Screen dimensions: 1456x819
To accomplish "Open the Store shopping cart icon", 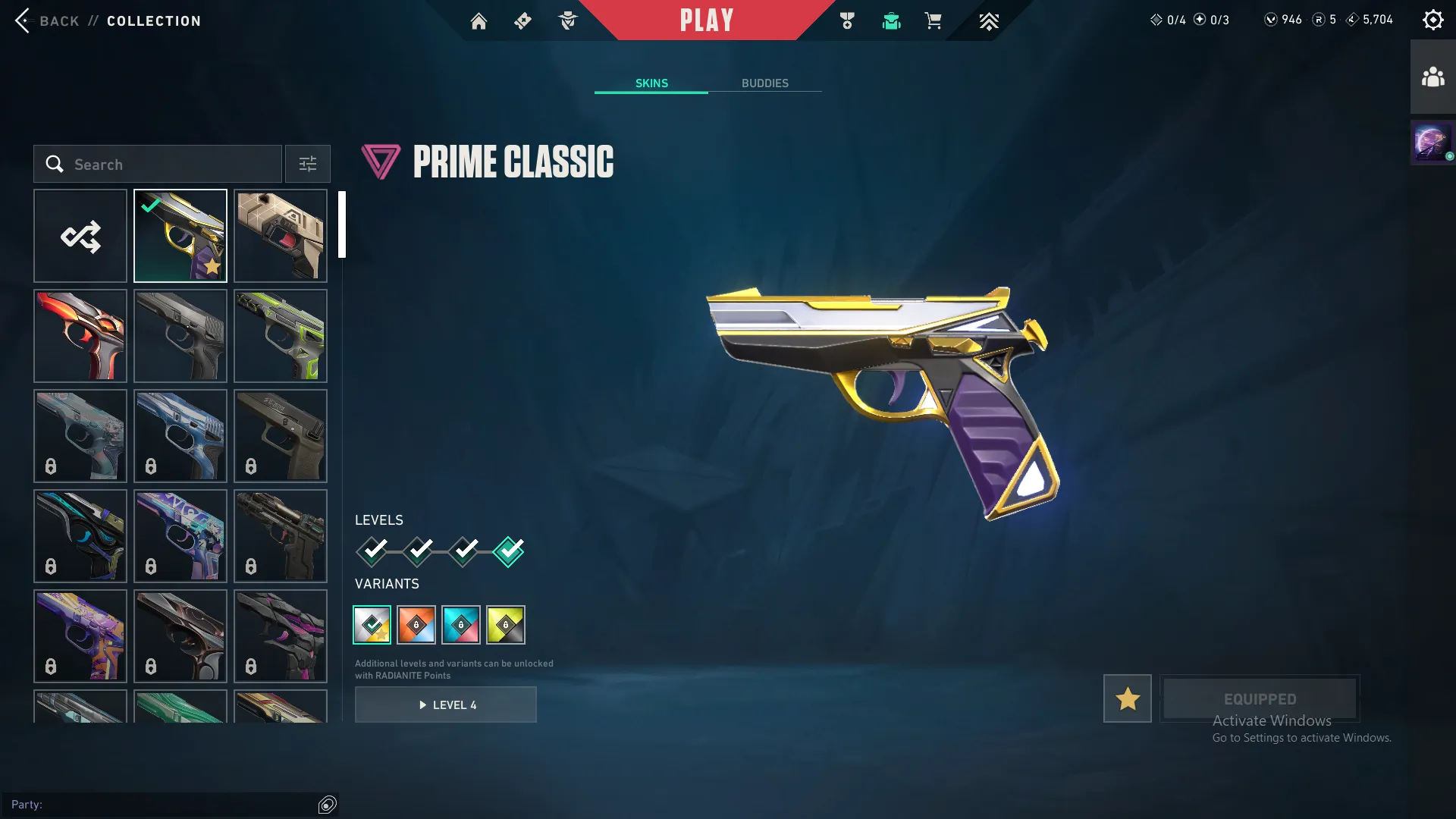I will (934, 20).
